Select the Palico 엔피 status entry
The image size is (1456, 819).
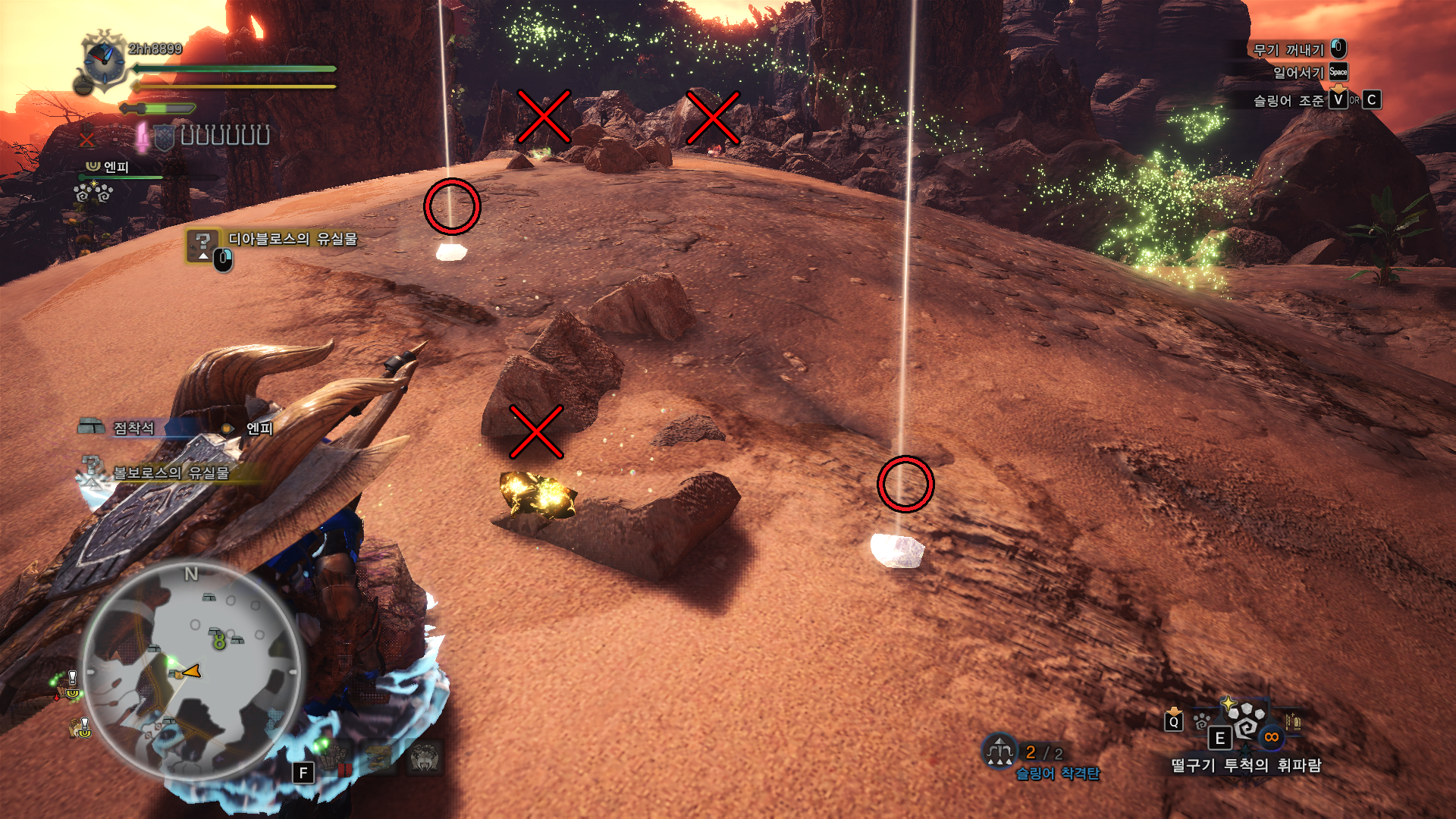[115, 167]
